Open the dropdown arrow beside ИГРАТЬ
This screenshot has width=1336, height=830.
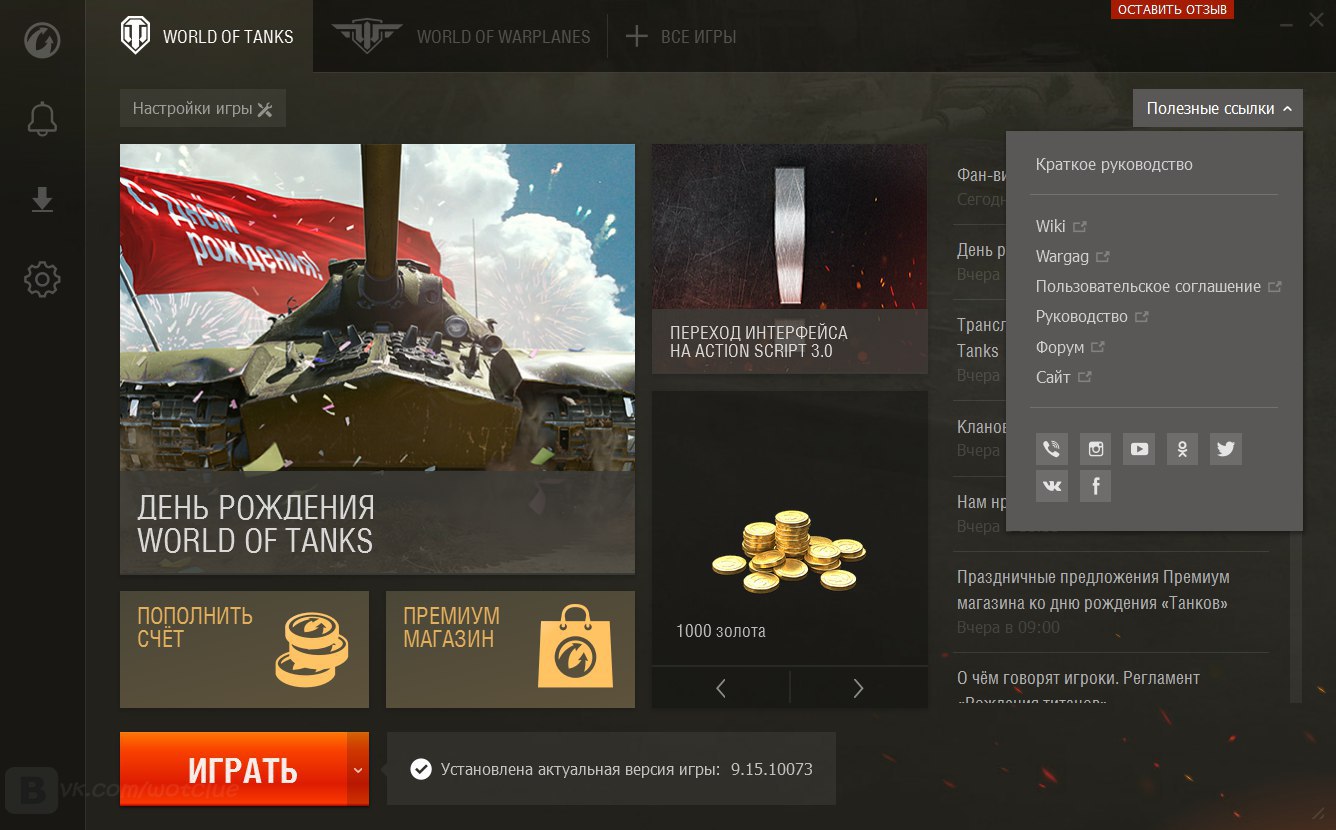(x=358, y=769)
